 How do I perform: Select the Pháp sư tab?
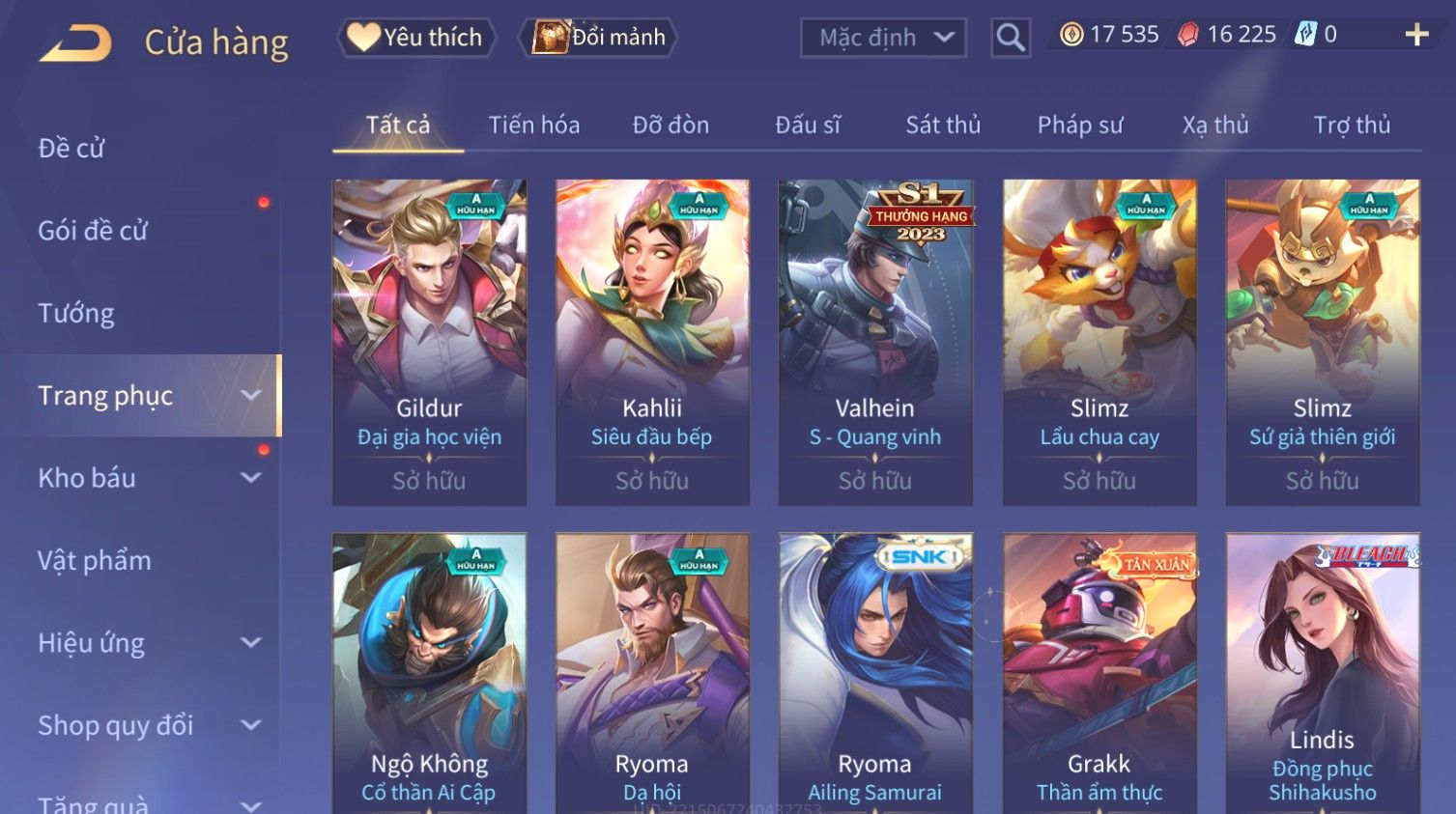point(1080,125)
